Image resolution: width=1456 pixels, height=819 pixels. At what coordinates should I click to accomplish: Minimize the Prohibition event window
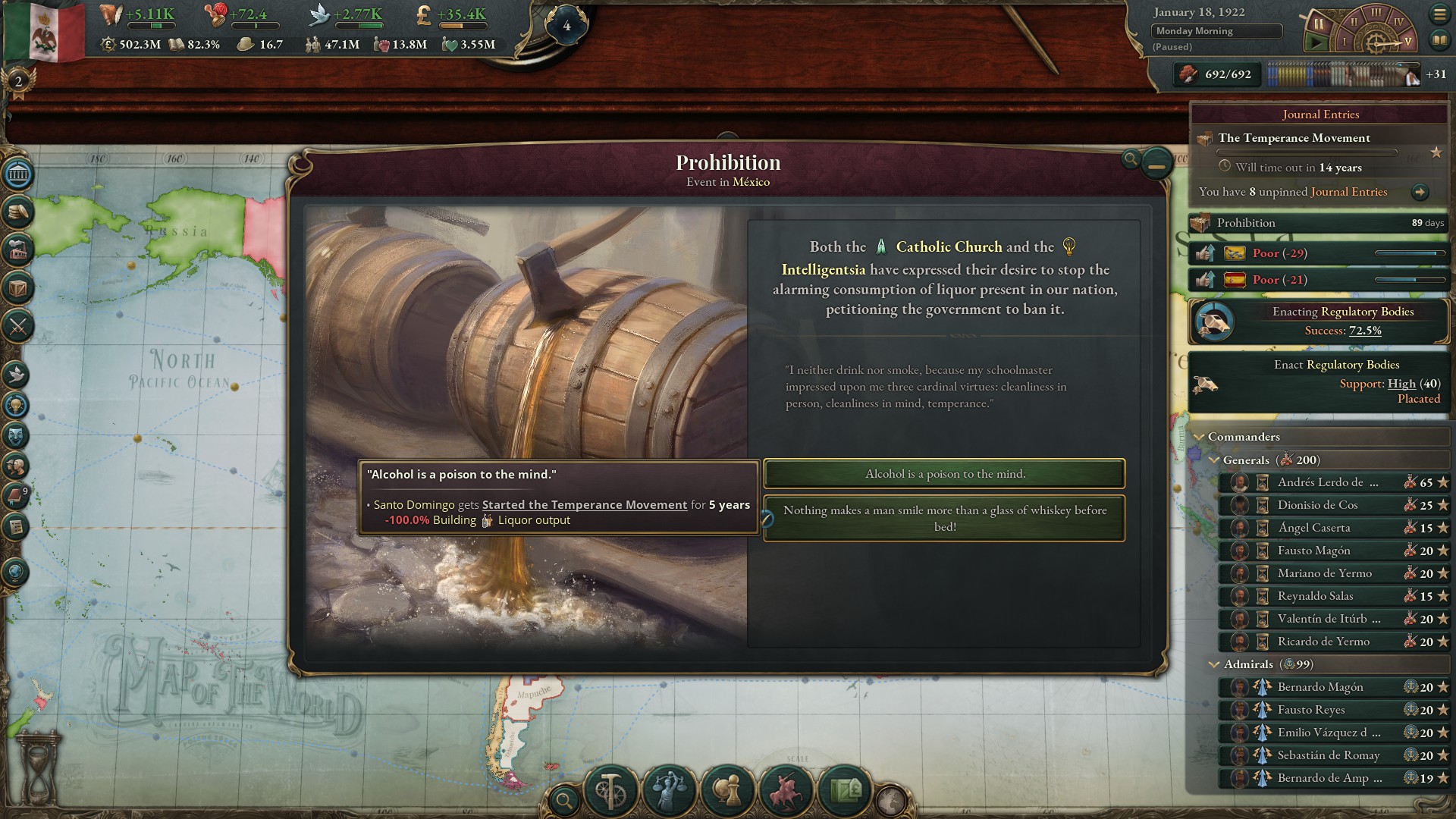(x=1156, y=163)
